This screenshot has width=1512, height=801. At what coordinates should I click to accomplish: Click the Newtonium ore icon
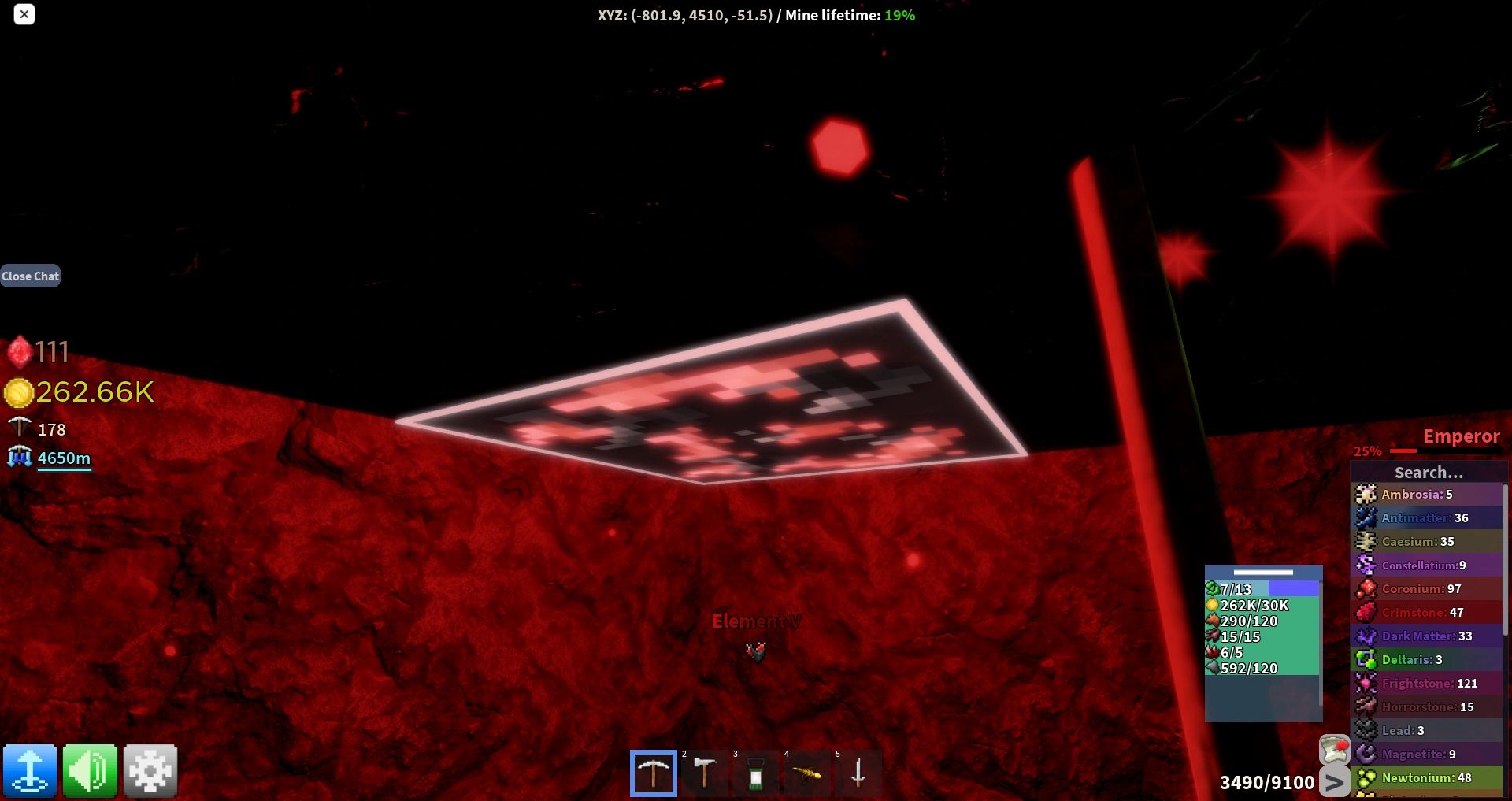1368,777
